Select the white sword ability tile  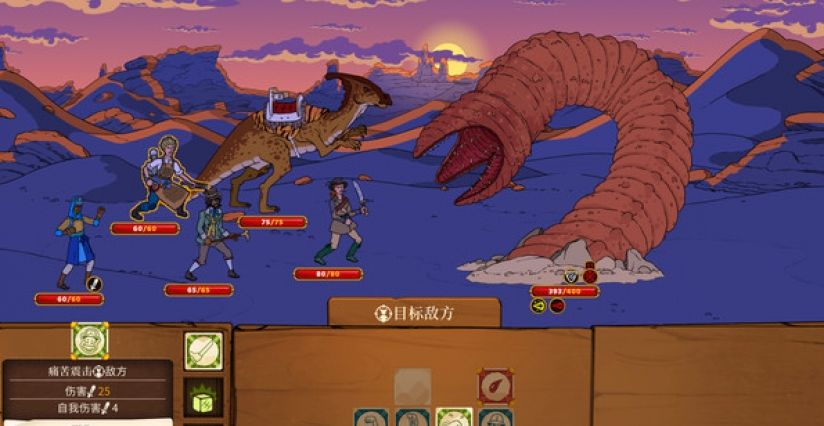pos(203,352)
